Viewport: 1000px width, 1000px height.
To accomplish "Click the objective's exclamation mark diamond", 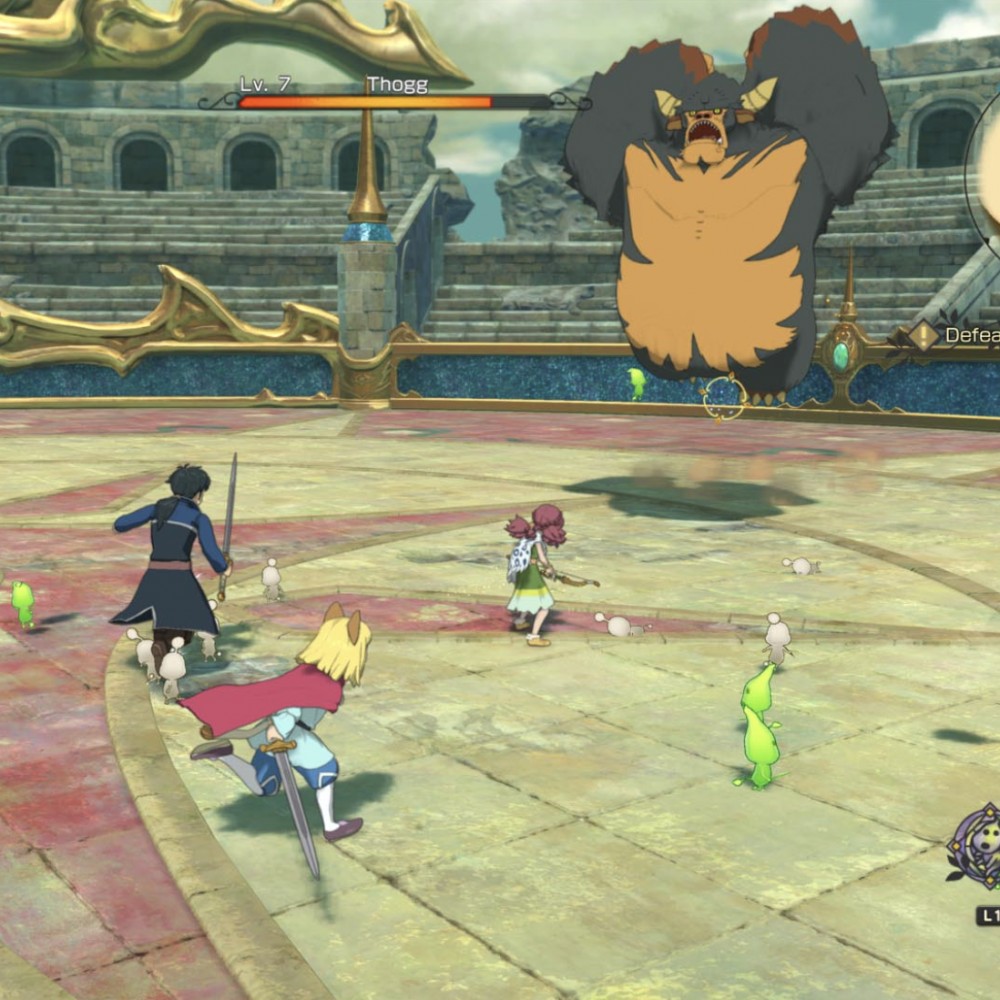I will 924,336.
